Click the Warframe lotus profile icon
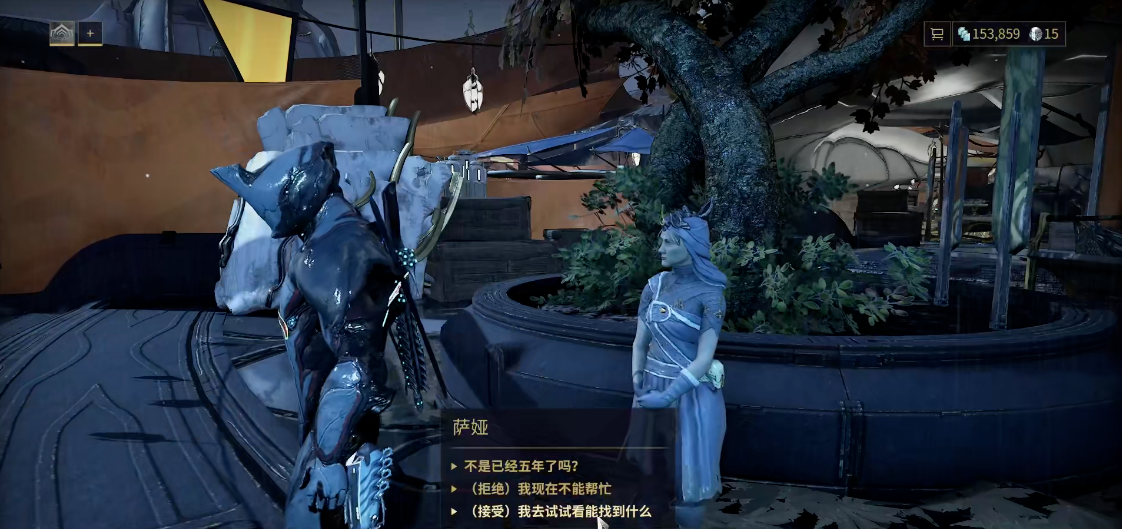1122x529 pixels. [62, 34]
